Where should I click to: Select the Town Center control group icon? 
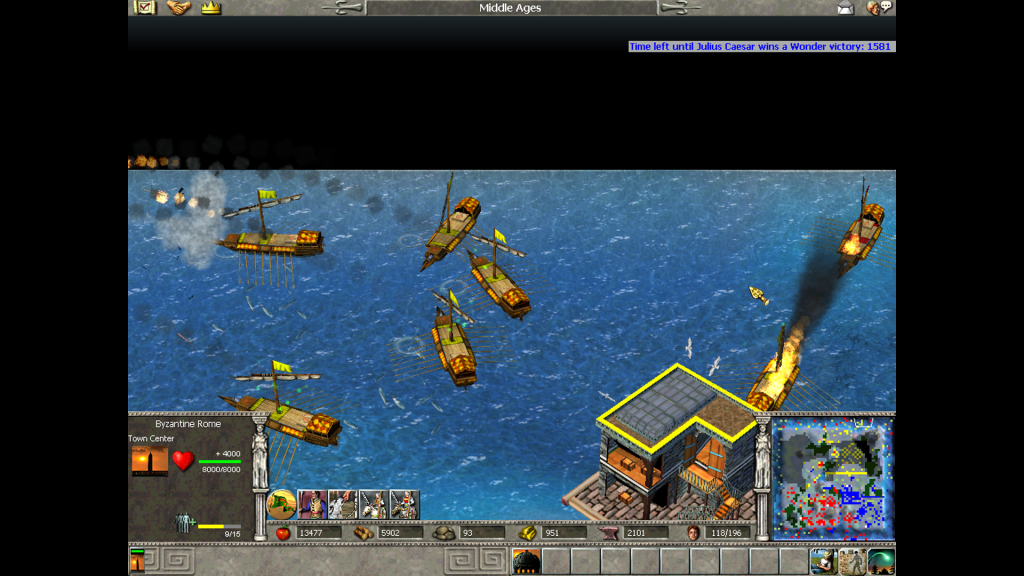tap(137, 560)
